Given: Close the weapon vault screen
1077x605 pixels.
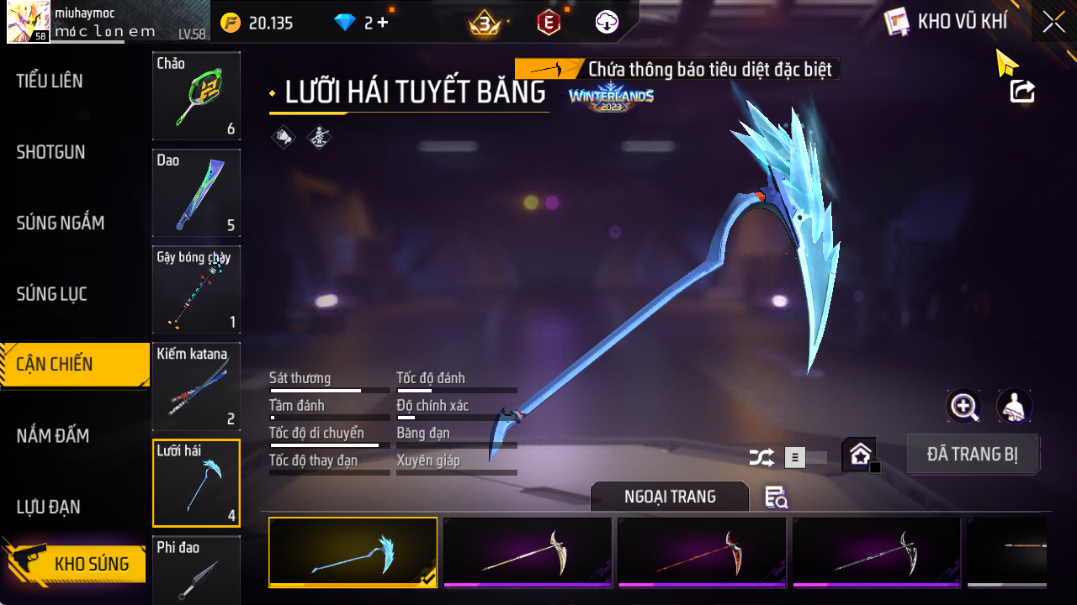Looking at the screenshot, I should (x=1054, y=22).
